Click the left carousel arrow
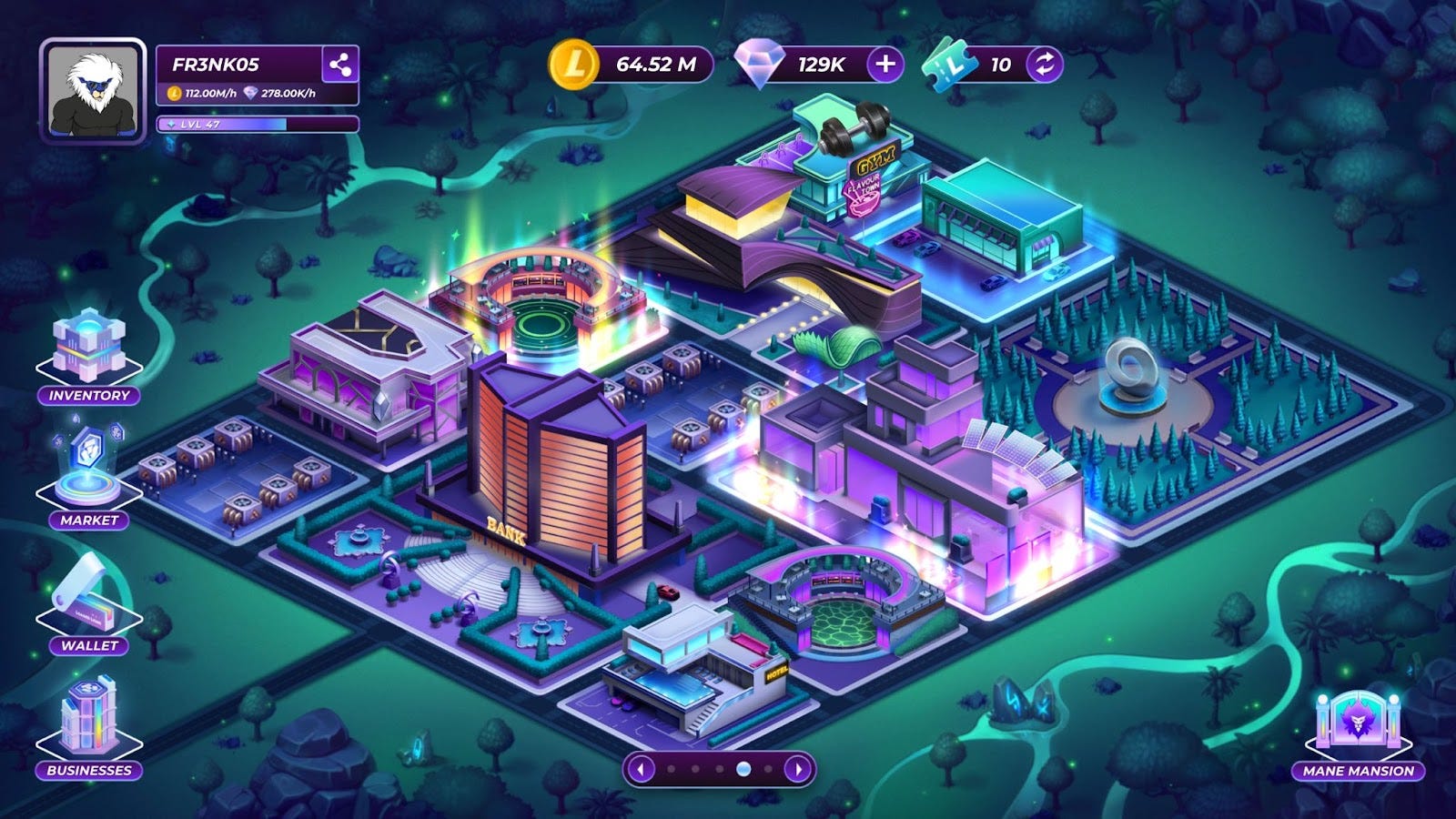1456x819 pixels. pyautogui.click(x=641, y=771)
